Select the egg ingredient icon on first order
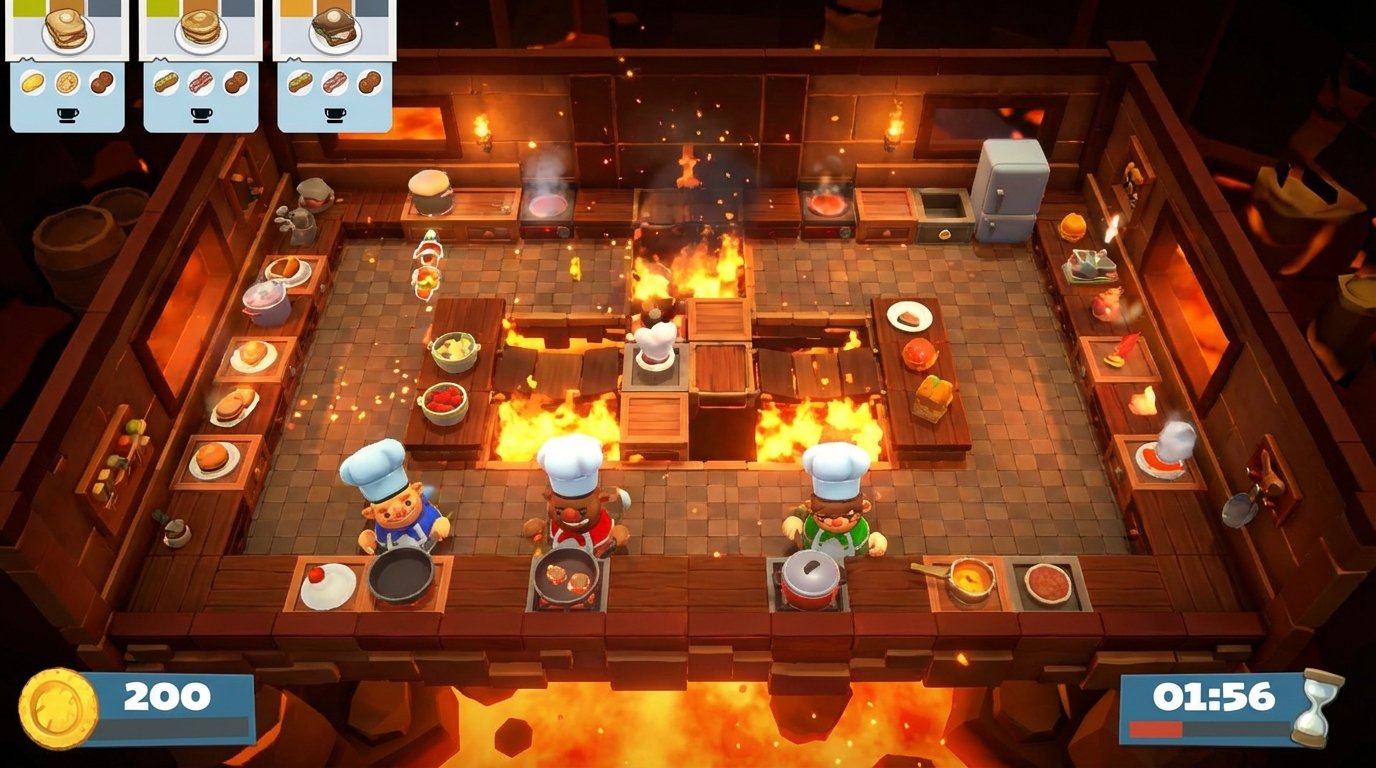1376x768 pixels. pos(31,80)
